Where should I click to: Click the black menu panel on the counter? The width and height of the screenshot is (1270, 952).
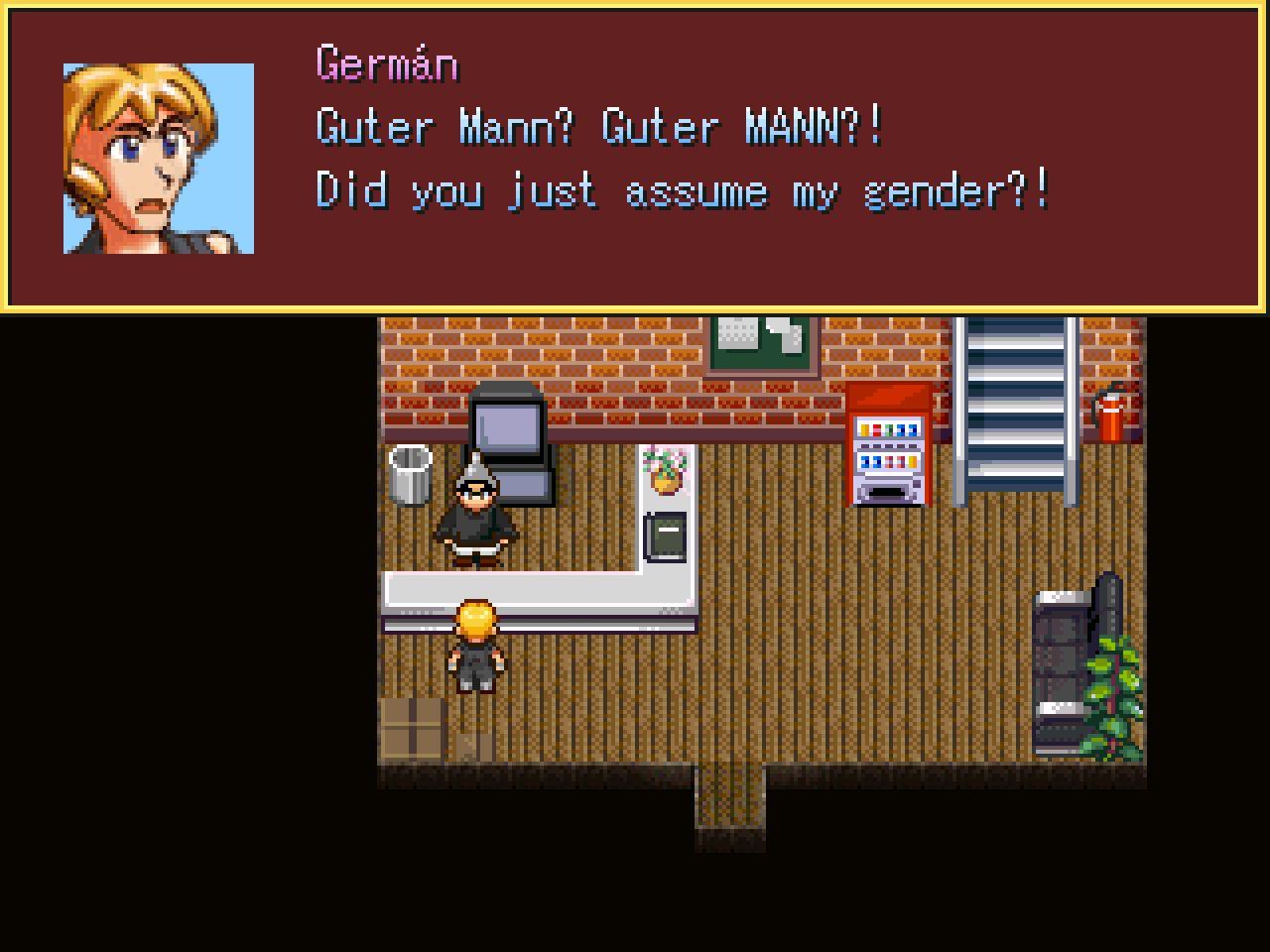665,535
